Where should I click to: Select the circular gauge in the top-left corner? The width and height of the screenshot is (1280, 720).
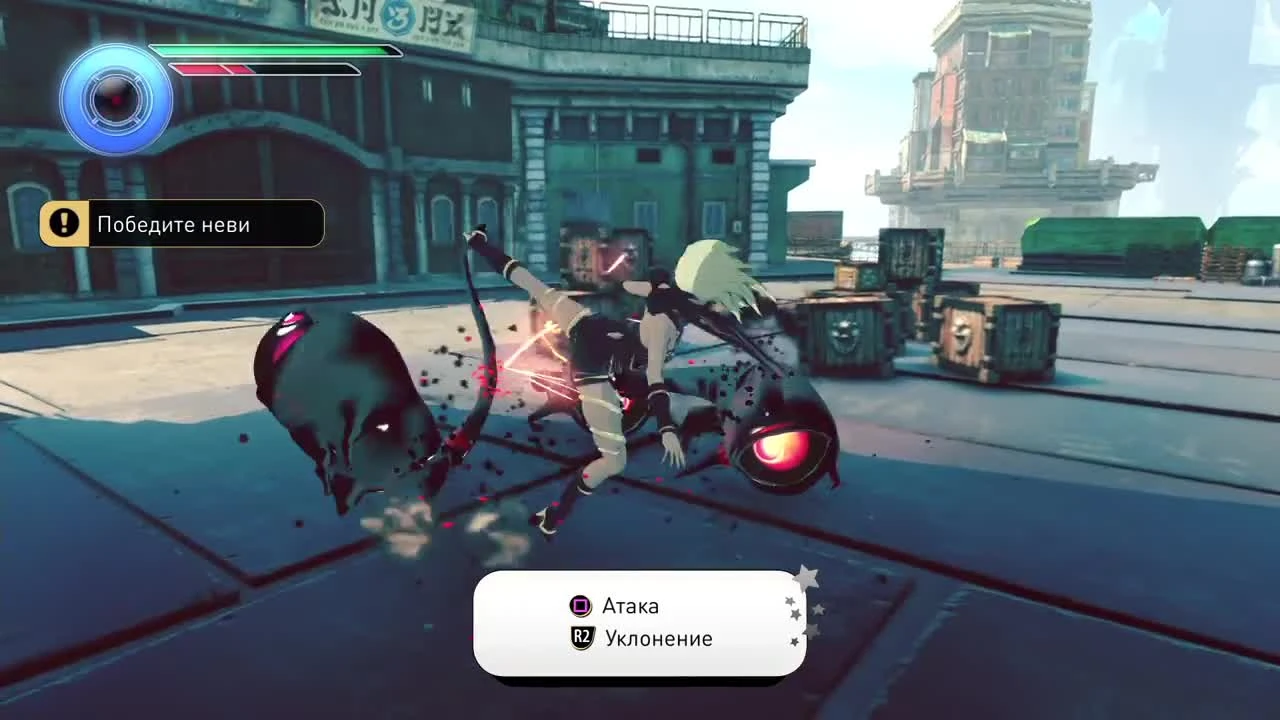(116, 100)
